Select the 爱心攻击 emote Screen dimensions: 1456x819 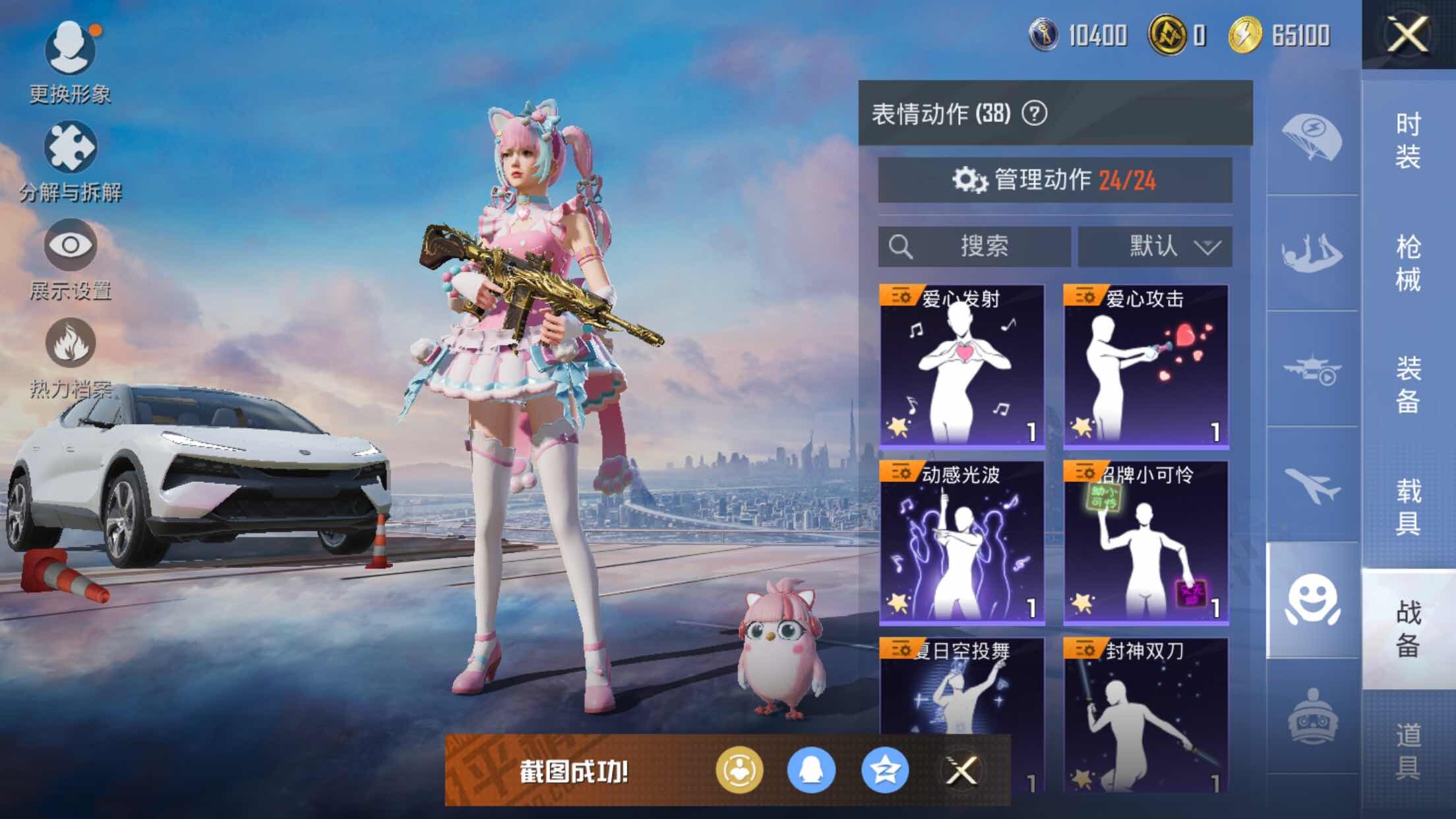pos(1145,367)
